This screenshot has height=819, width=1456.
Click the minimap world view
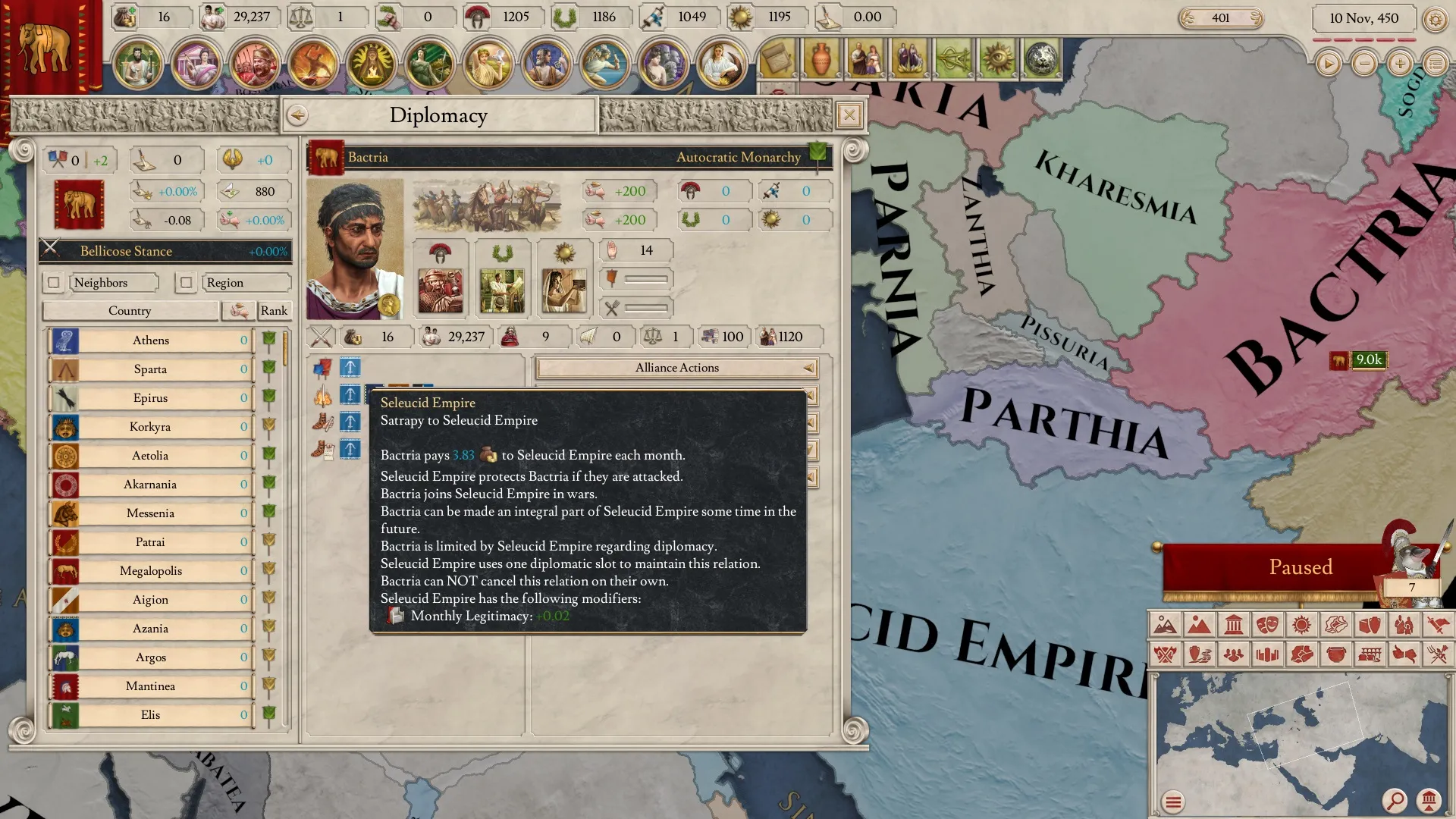click(1297, 736)
